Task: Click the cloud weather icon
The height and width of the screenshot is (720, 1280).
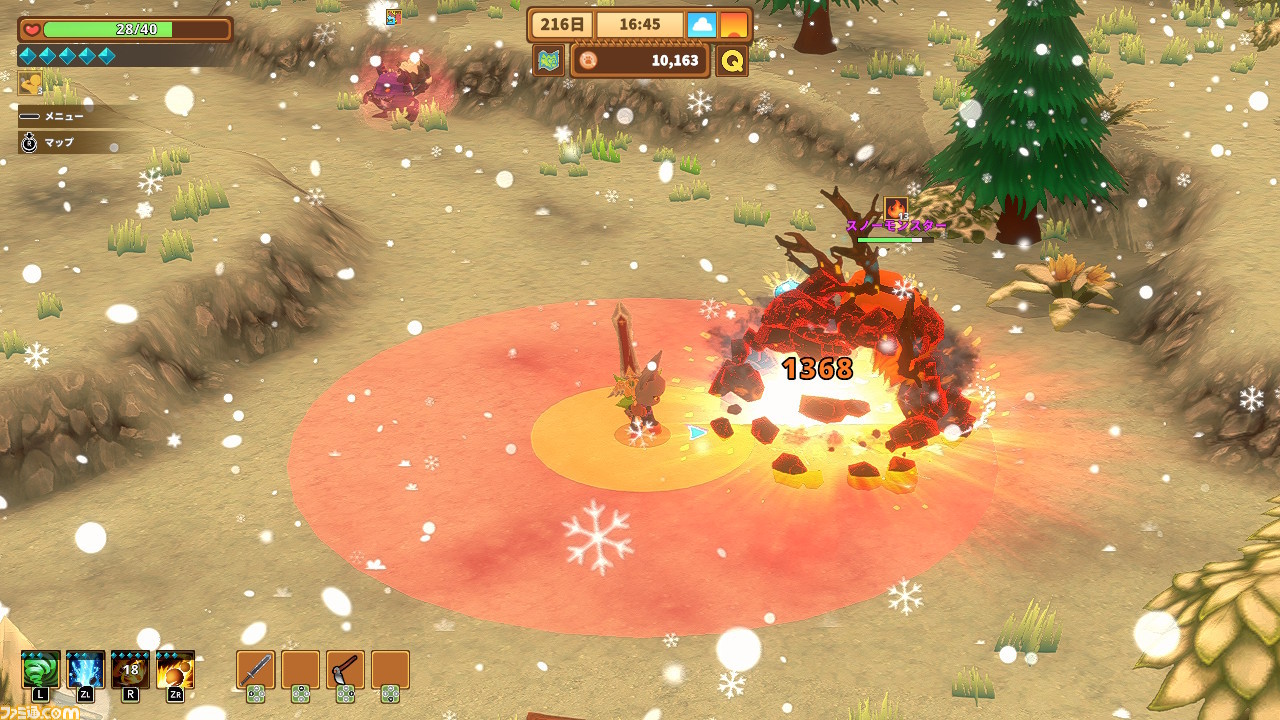Action: point(701,25)
